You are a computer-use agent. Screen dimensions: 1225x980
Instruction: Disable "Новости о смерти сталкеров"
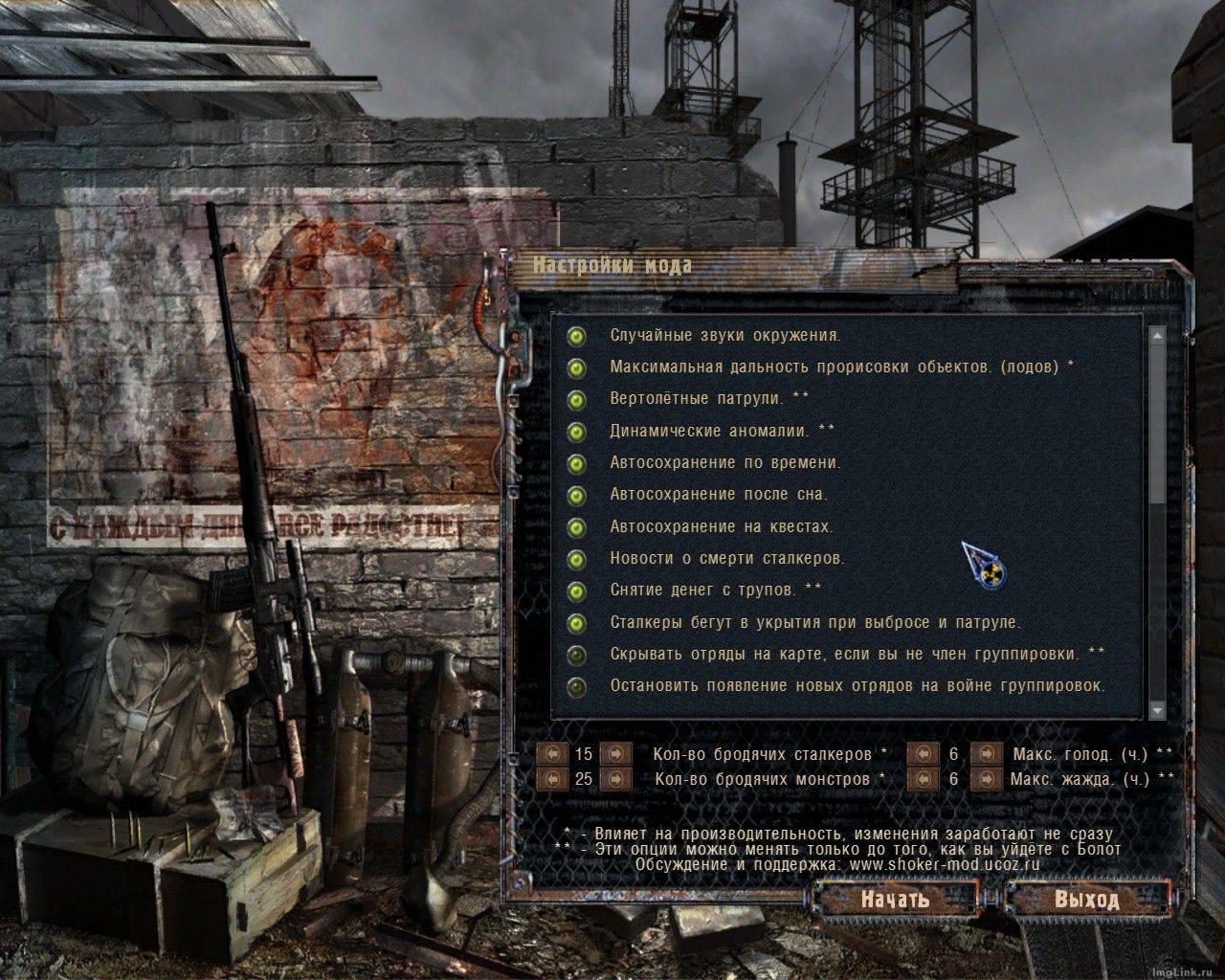click(577, 558)
